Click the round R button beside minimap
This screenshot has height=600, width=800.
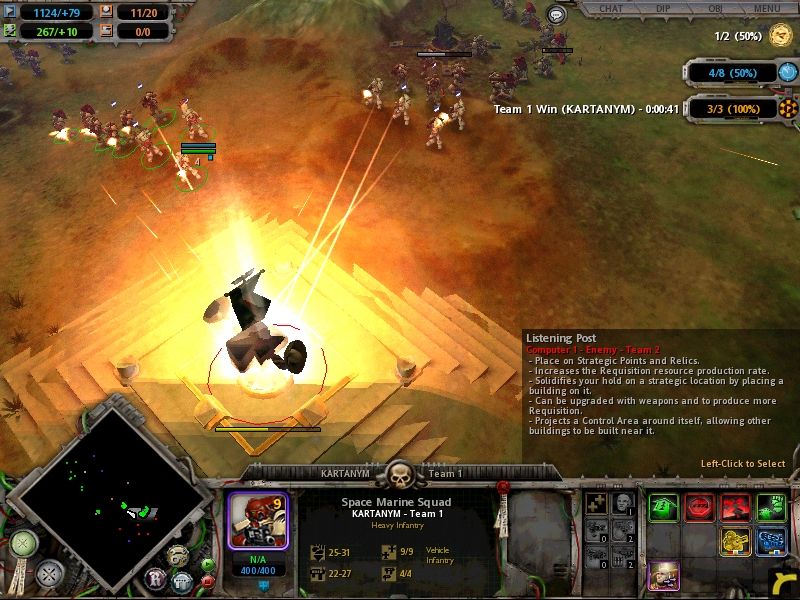[x=157, y=577]
